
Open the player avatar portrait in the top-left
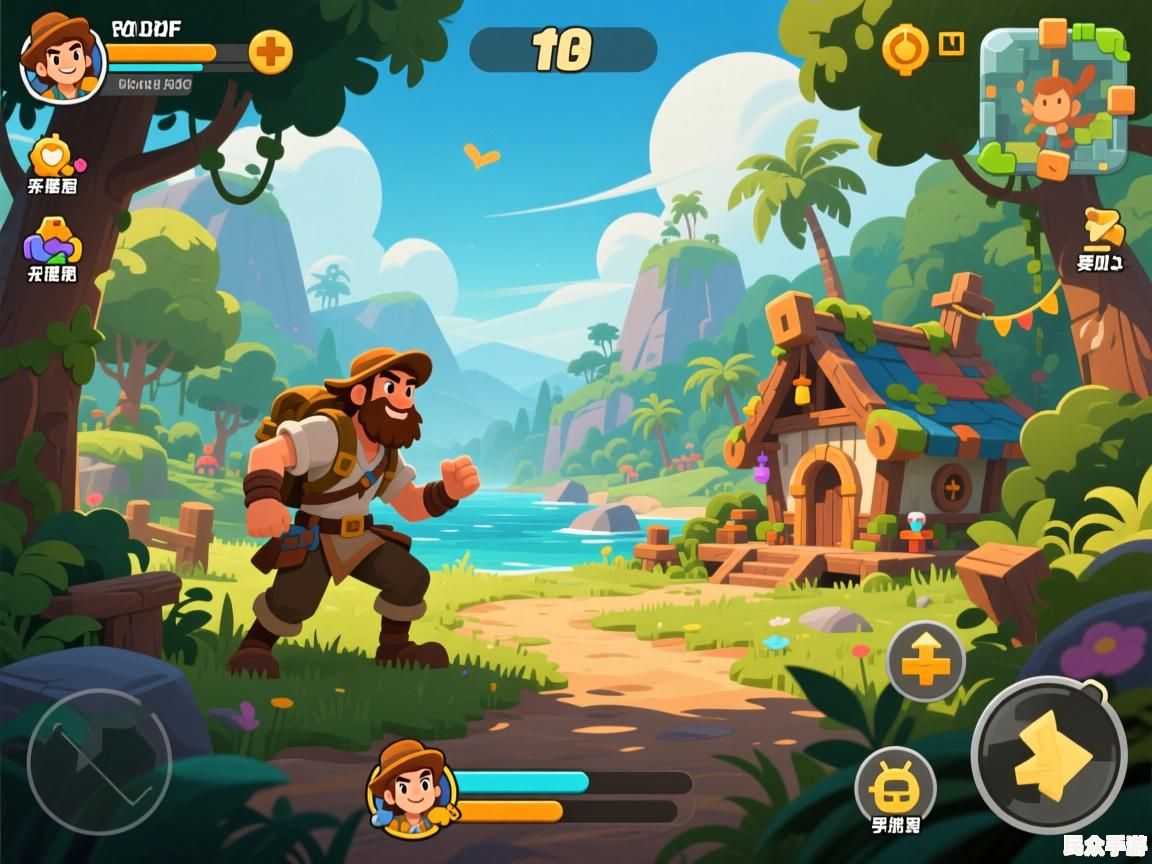click(x=62, y=58)
